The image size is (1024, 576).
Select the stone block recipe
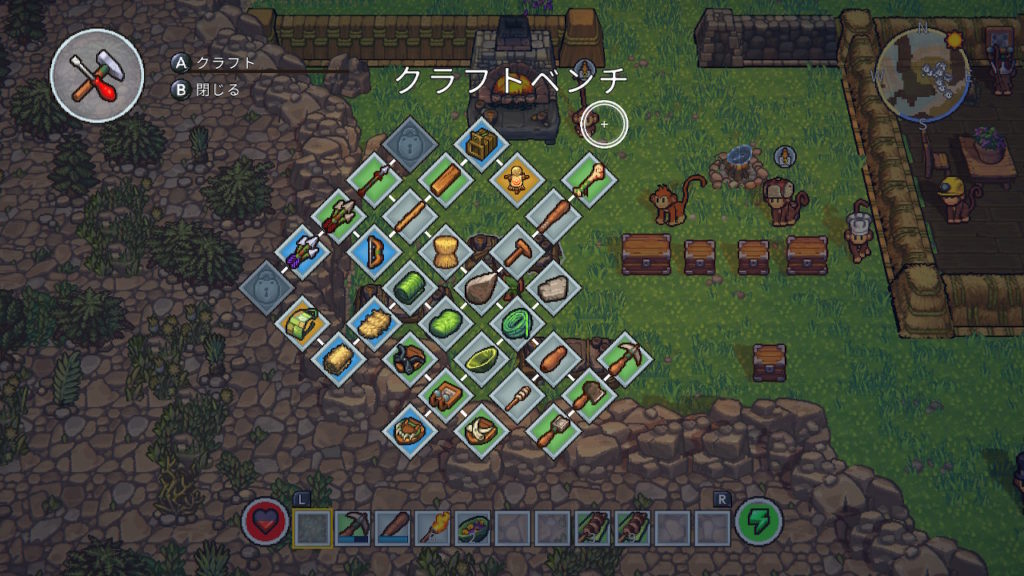tap(553, 287)
